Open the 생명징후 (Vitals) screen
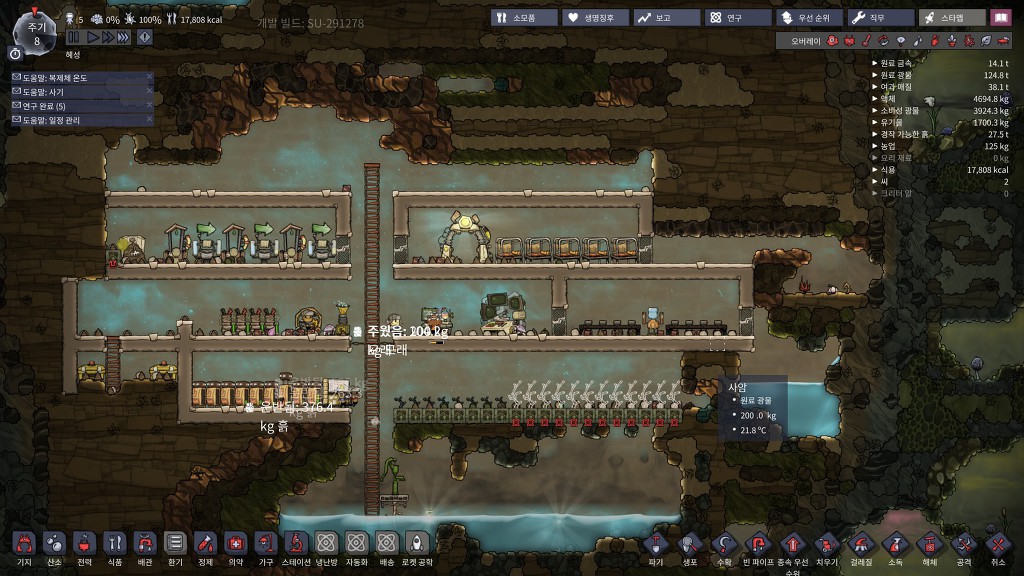 click(593, 18)
